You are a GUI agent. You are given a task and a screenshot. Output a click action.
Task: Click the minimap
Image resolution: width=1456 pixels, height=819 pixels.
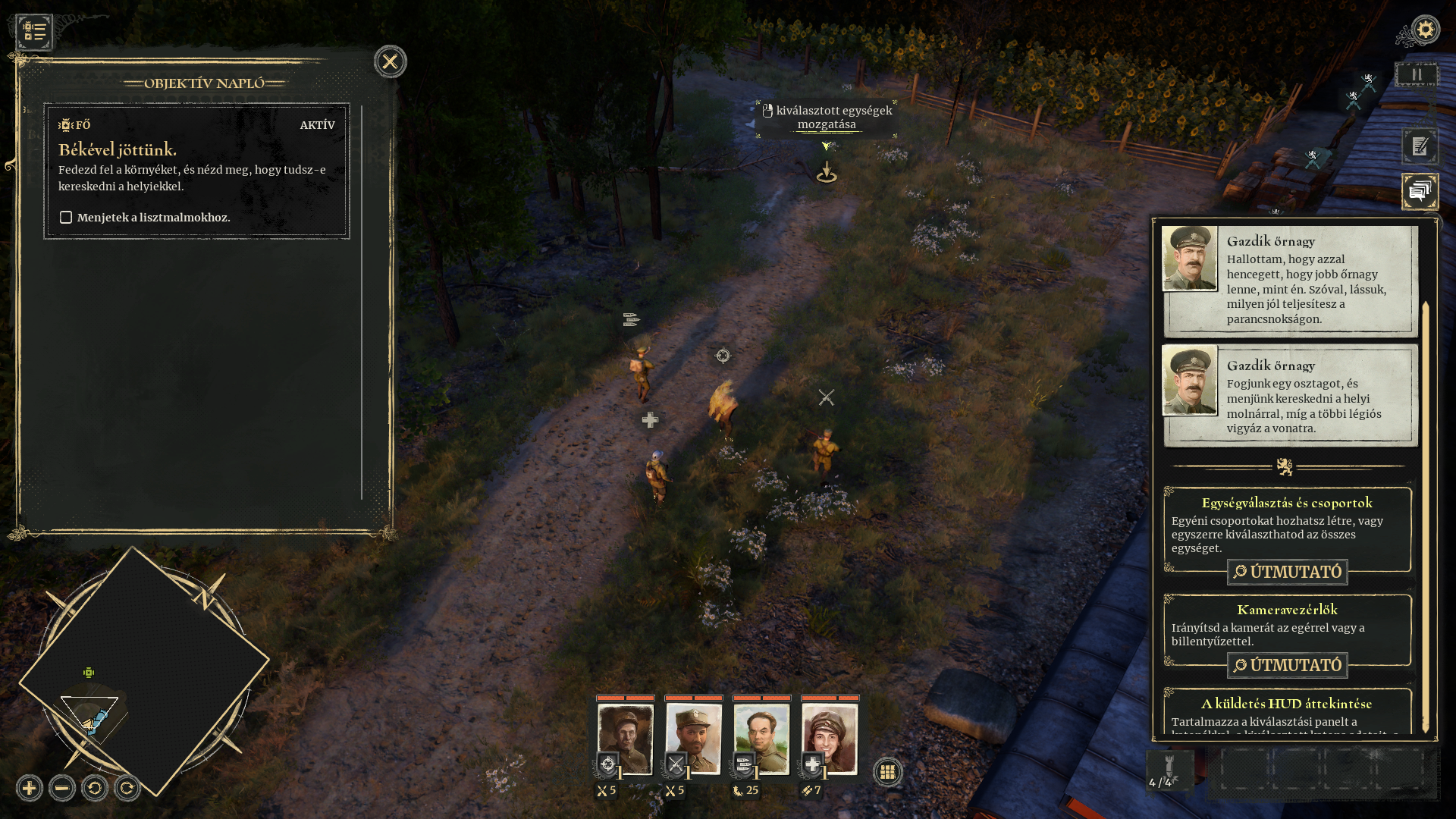coord(144,671)
